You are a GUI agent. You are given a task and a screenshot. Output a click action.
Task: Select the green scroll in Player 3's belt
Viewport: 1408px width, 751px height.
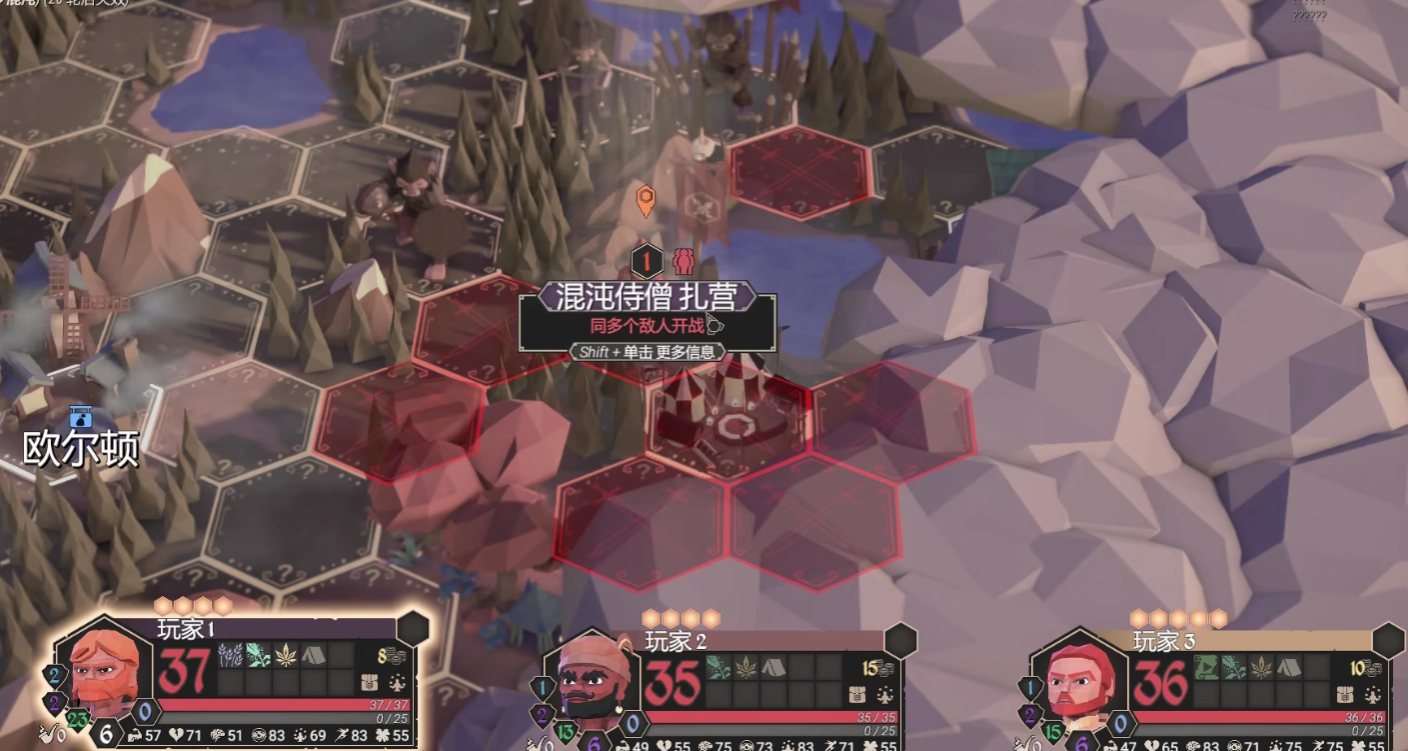point(1206,667)
